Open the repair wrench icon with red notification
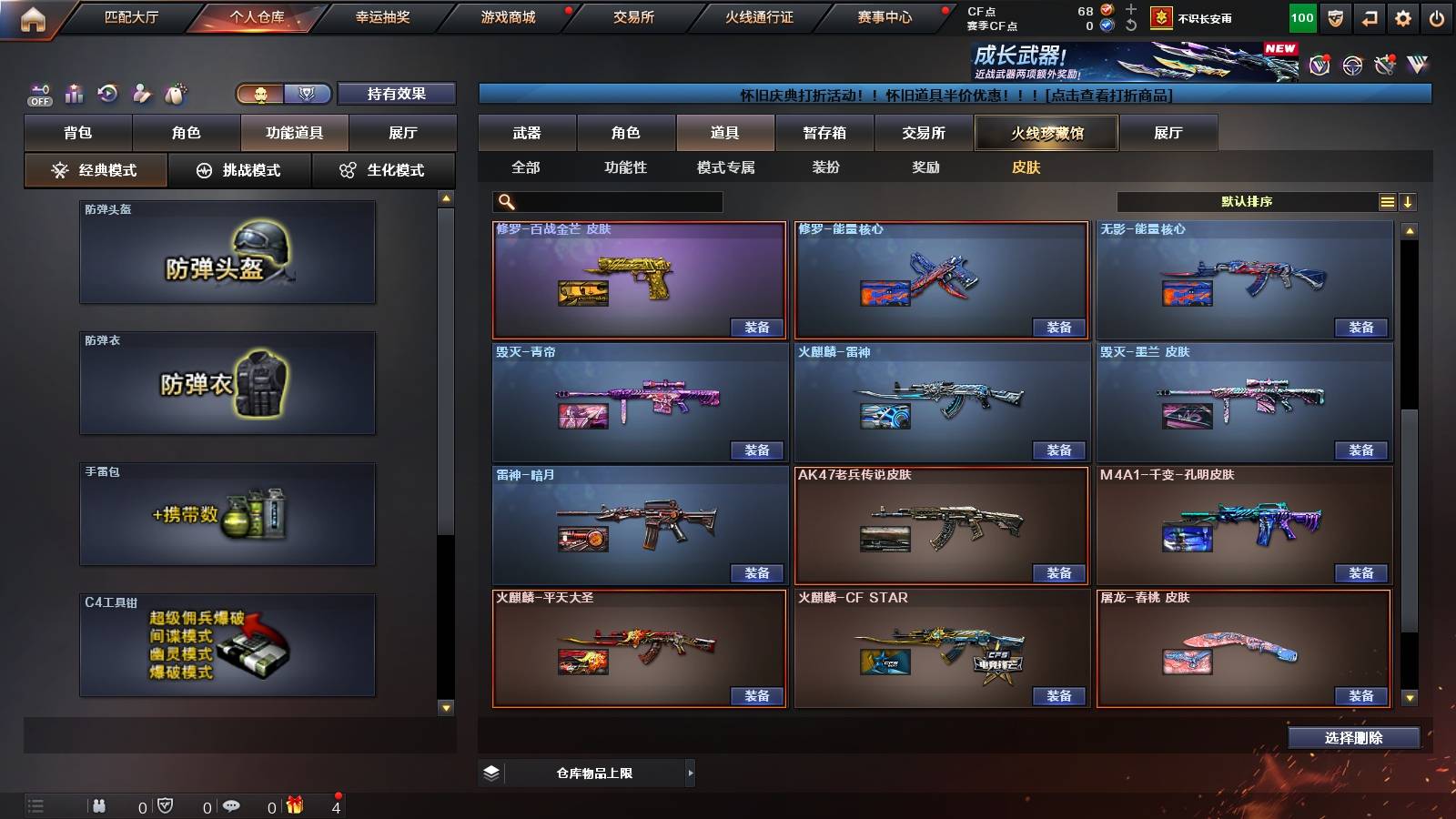 (x=1385, y=64)
